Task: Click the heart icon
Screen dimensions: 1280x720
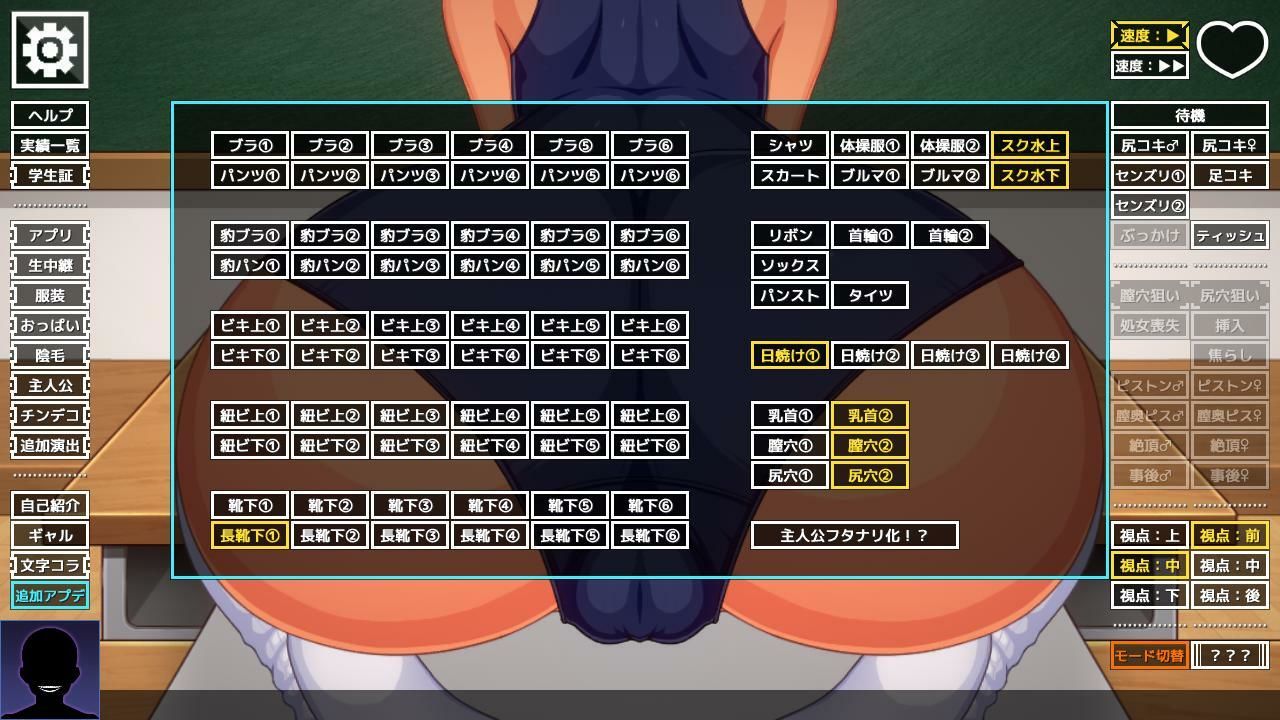Action: [x=1232, y=47]
